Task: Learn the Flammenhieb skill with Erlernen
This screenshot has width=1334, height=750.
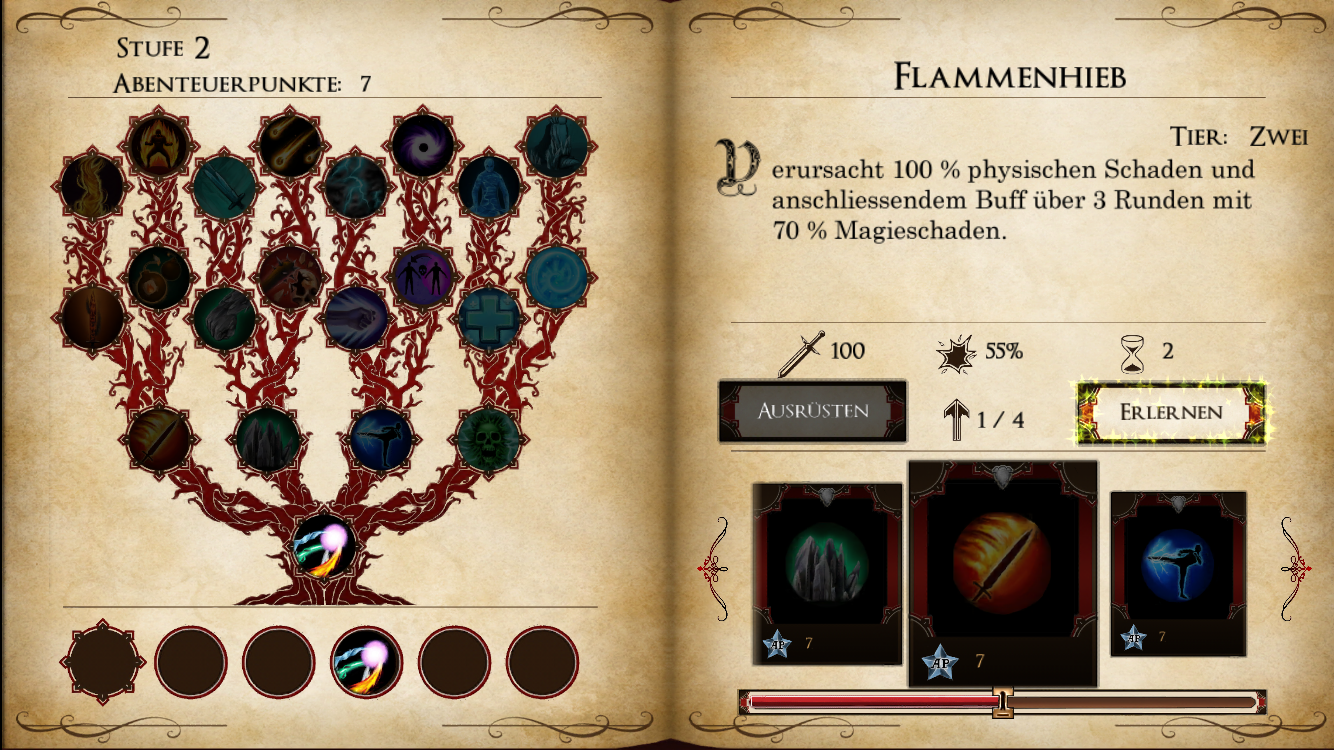Action: point(1171,412)
